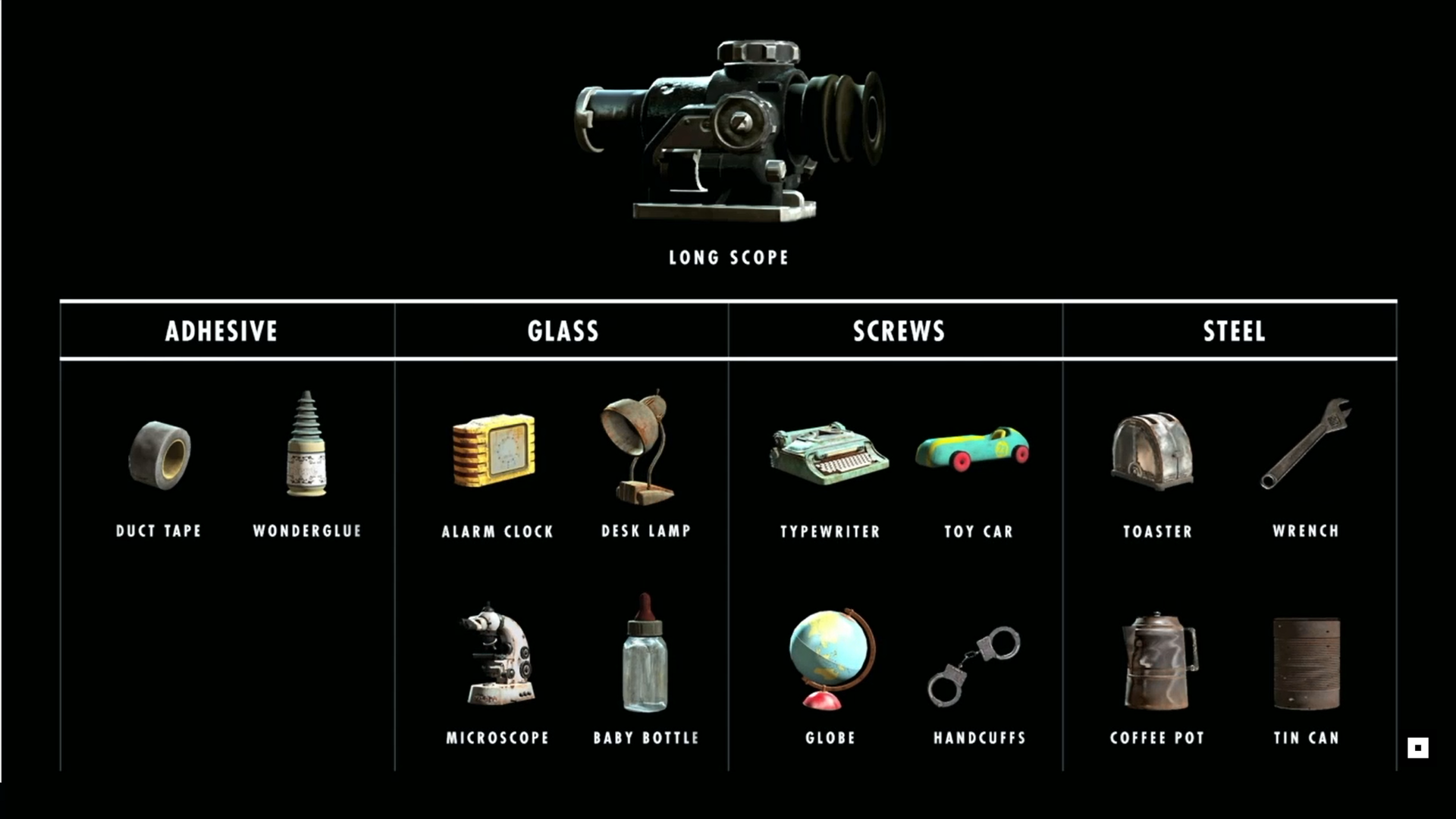Select the Wonderglue bottle

[306, 445]
